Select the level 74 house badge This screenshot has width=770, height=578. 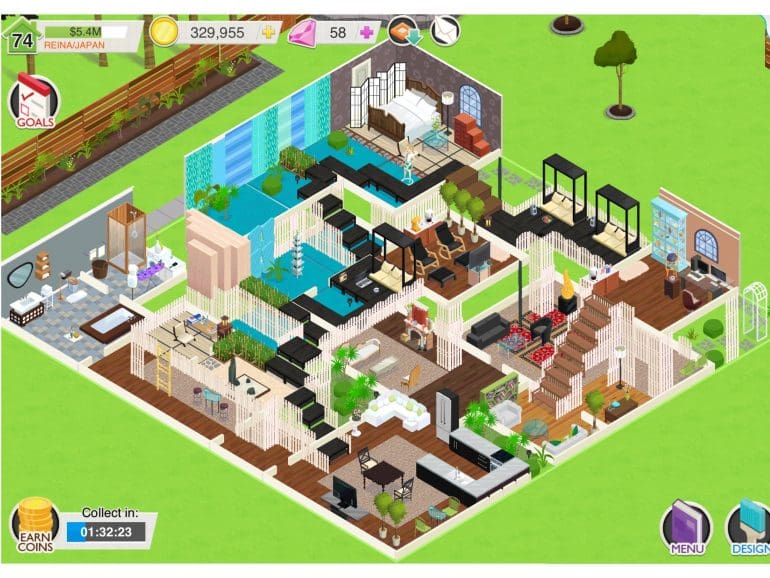pyautogui.click(x=22, y=35)
